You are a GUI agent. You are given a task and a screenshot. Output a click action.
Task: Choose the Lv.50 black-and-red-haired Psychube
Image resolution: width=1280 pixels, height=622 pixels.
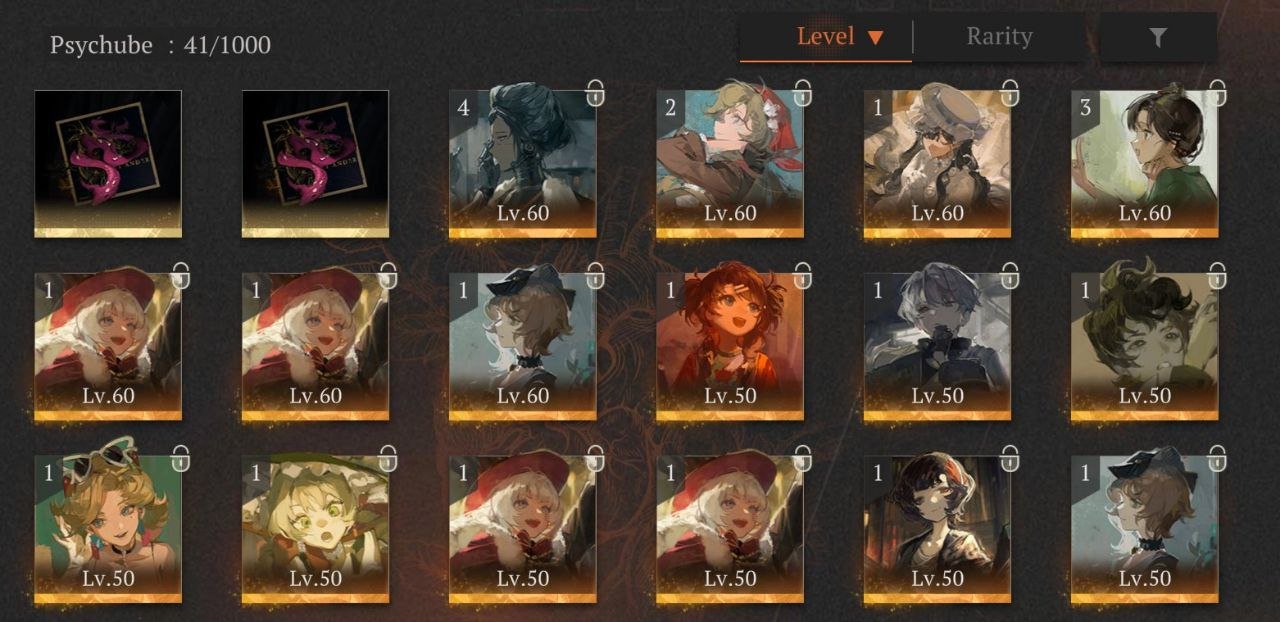[x=937, y=529]
